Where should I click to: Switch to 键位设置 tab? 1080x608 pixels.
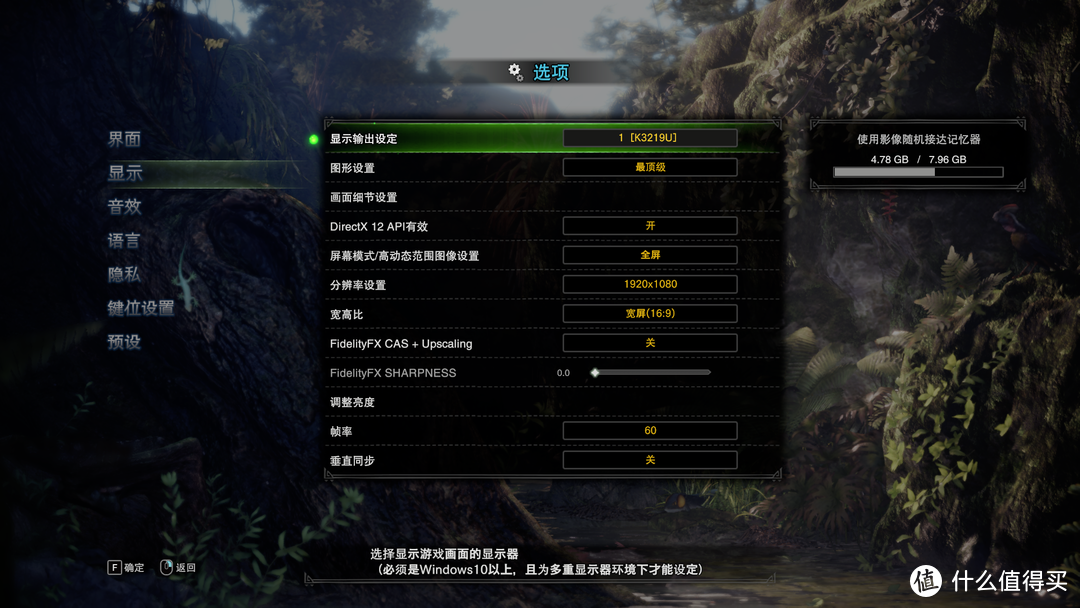(141, 308)
